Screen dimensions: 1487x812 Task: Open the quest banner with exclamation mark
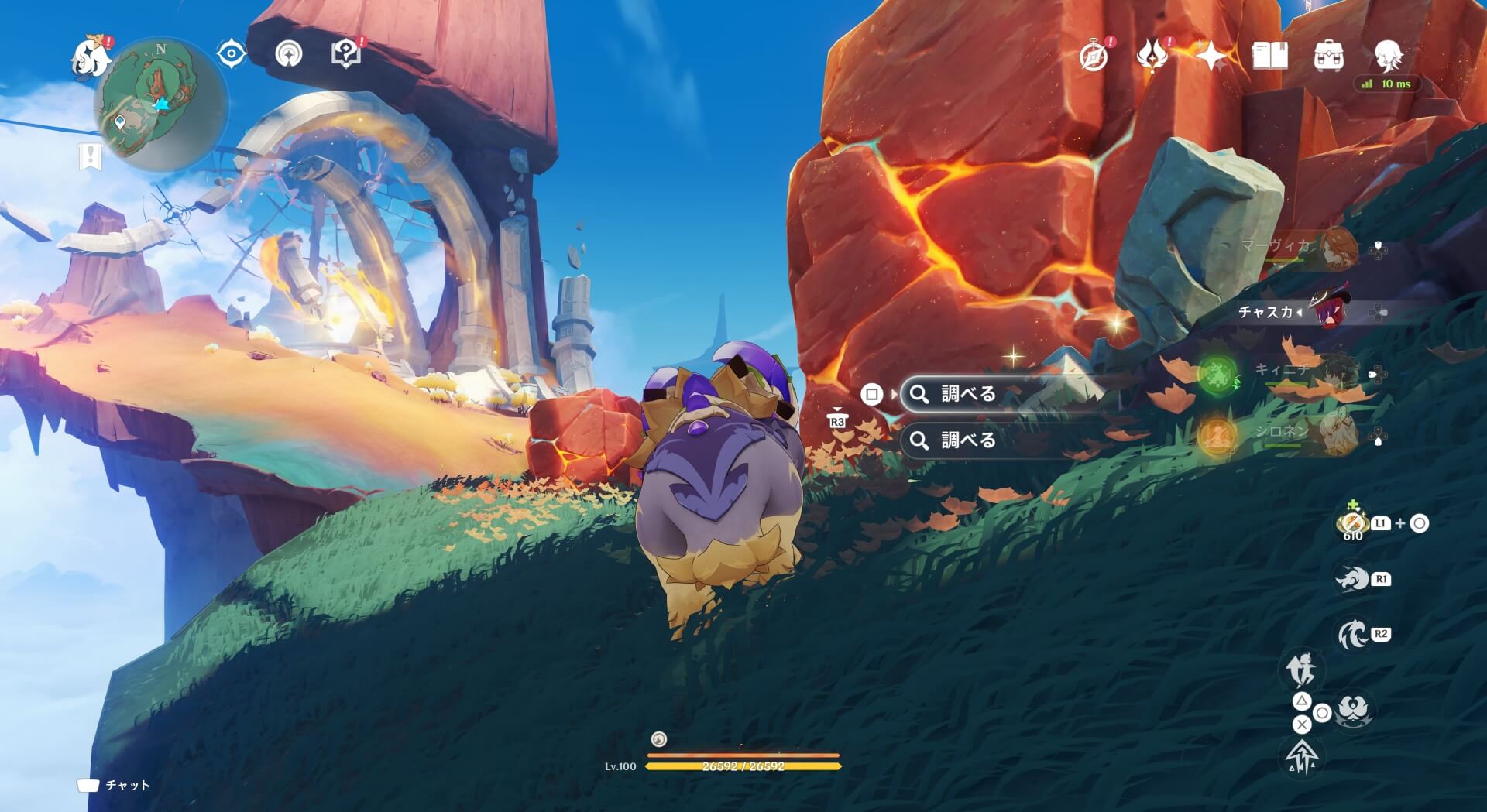click(x=91, y=156)
